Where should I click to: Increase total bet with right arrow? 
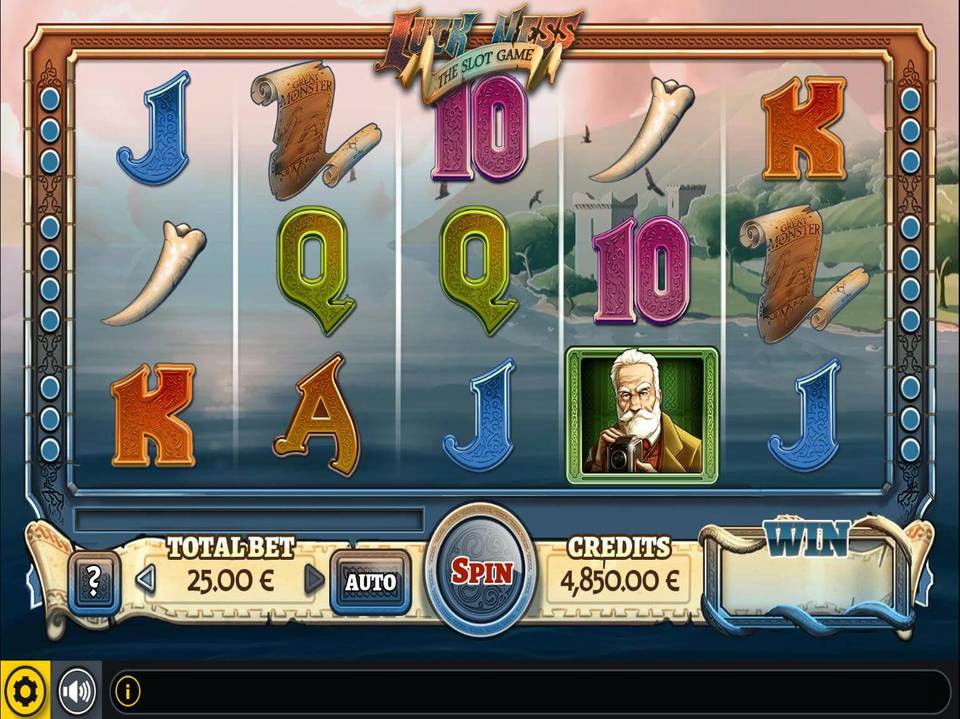point(314,579)
